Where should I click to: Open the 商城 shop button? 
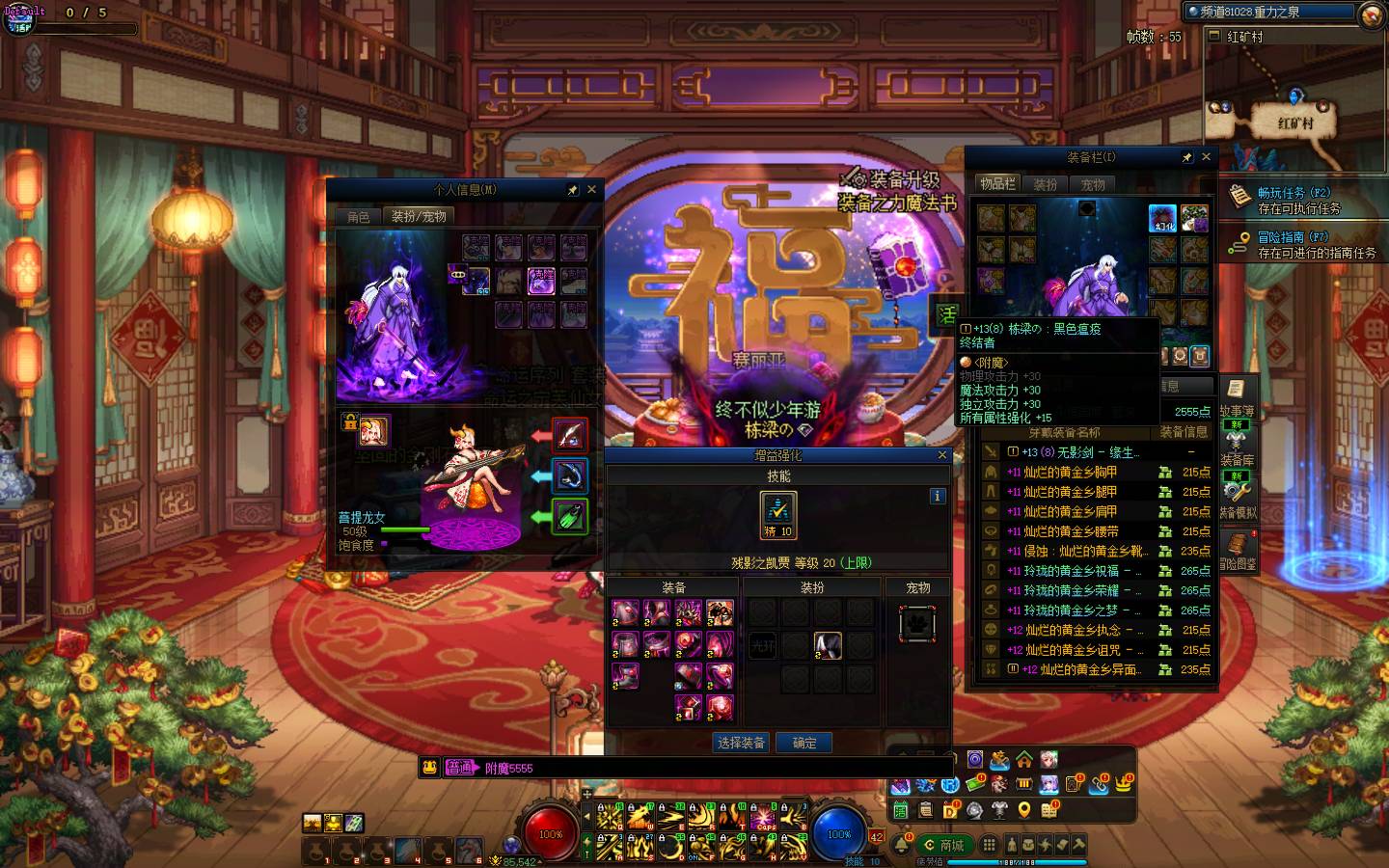[x=944, y=845]
